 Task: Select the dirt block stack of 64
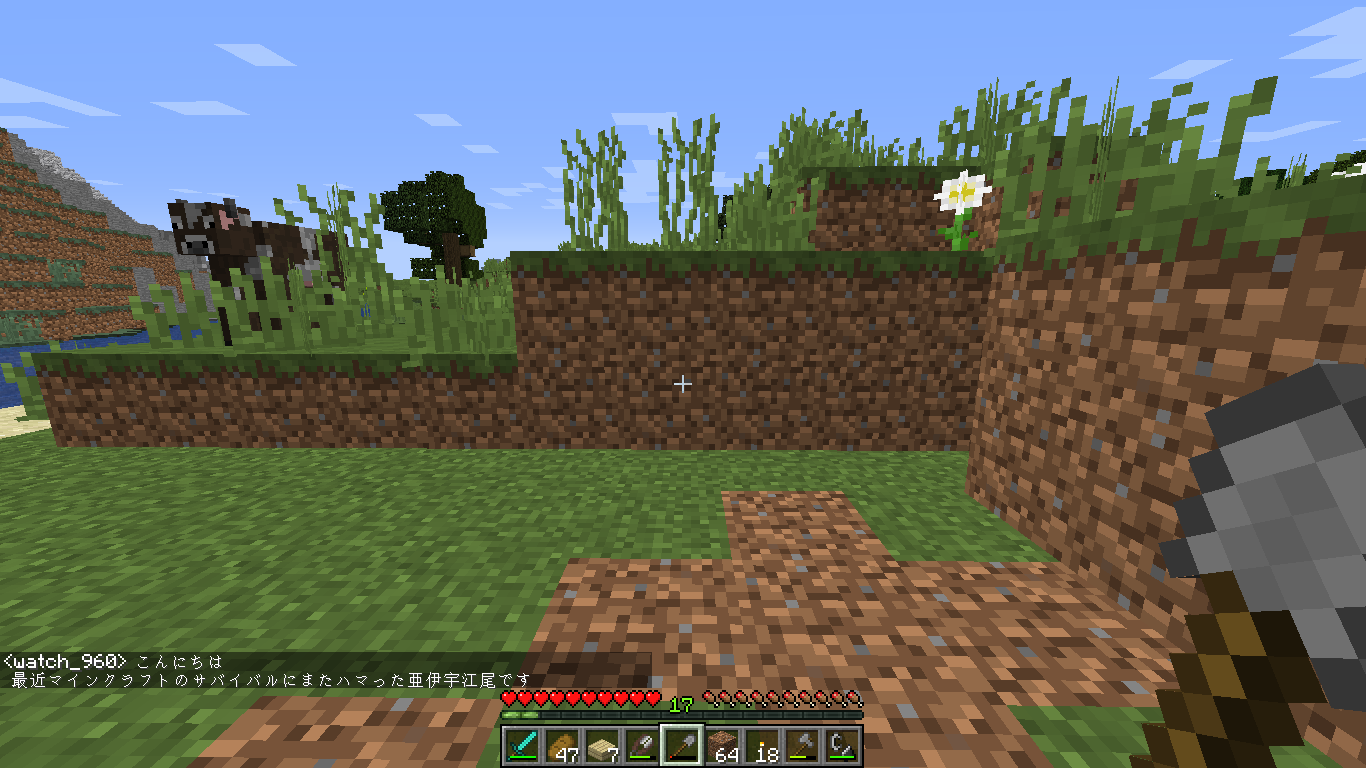(723, 745)
